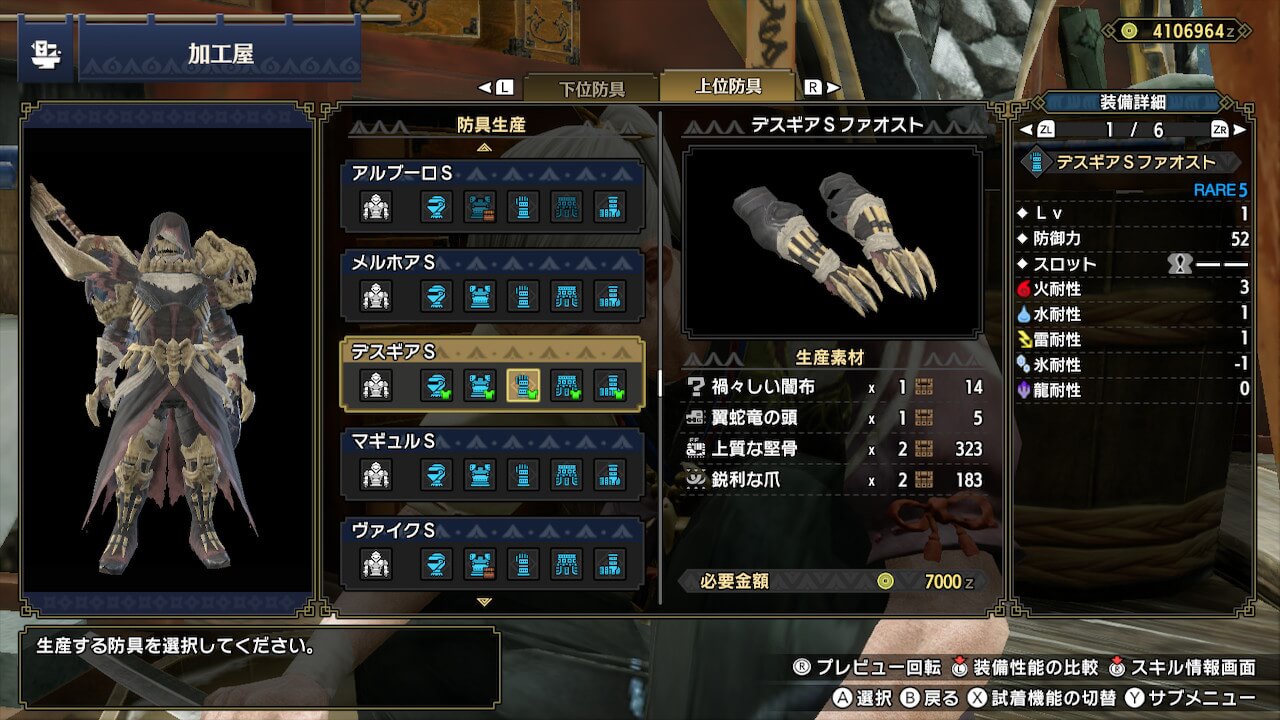Select the highlighted デスギアS arm armor icon

(523, 385)
